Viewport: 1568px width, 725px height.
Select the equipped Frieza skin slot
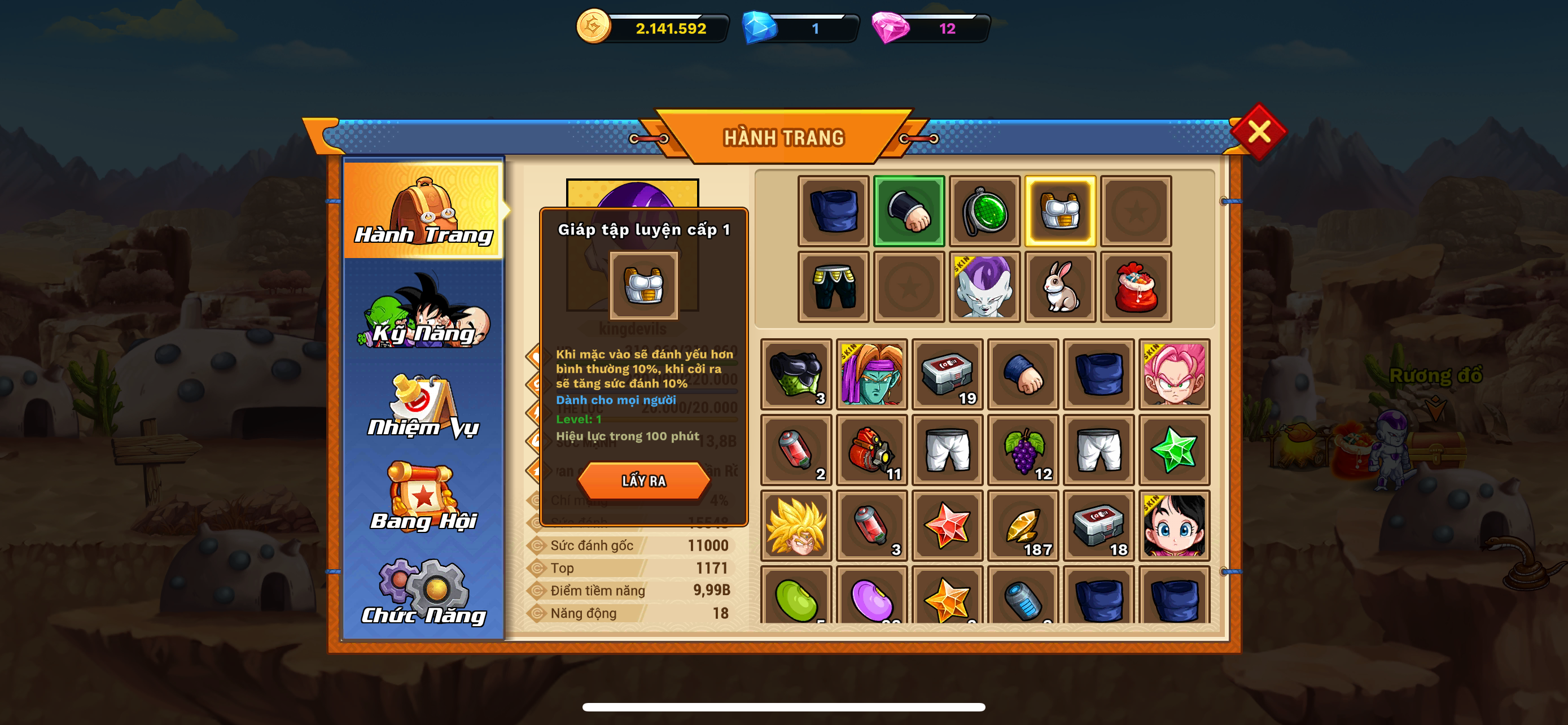coord(984,287)
